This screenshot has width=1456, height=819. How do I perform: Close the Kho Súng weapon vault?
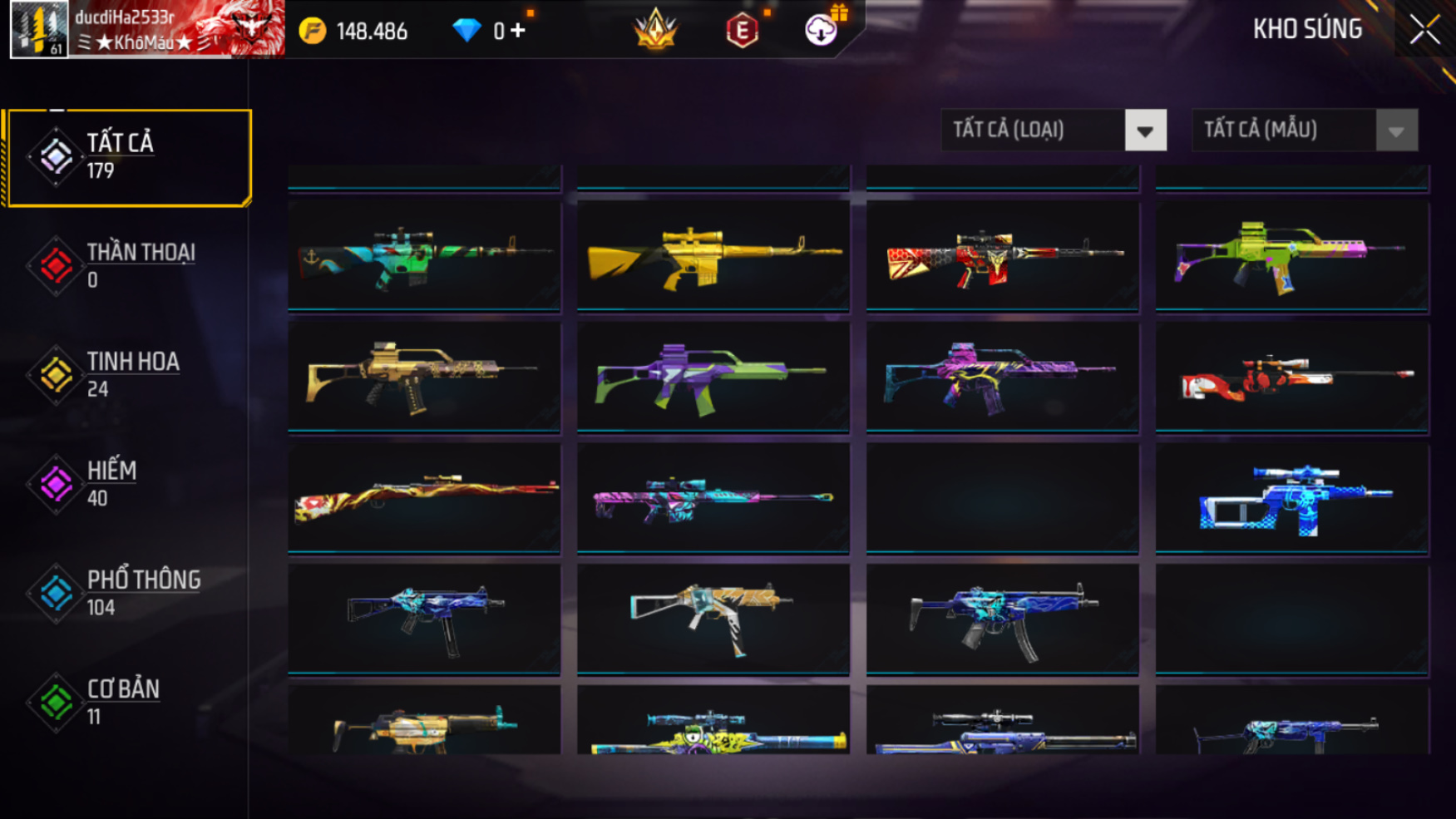coord(1424,30)
